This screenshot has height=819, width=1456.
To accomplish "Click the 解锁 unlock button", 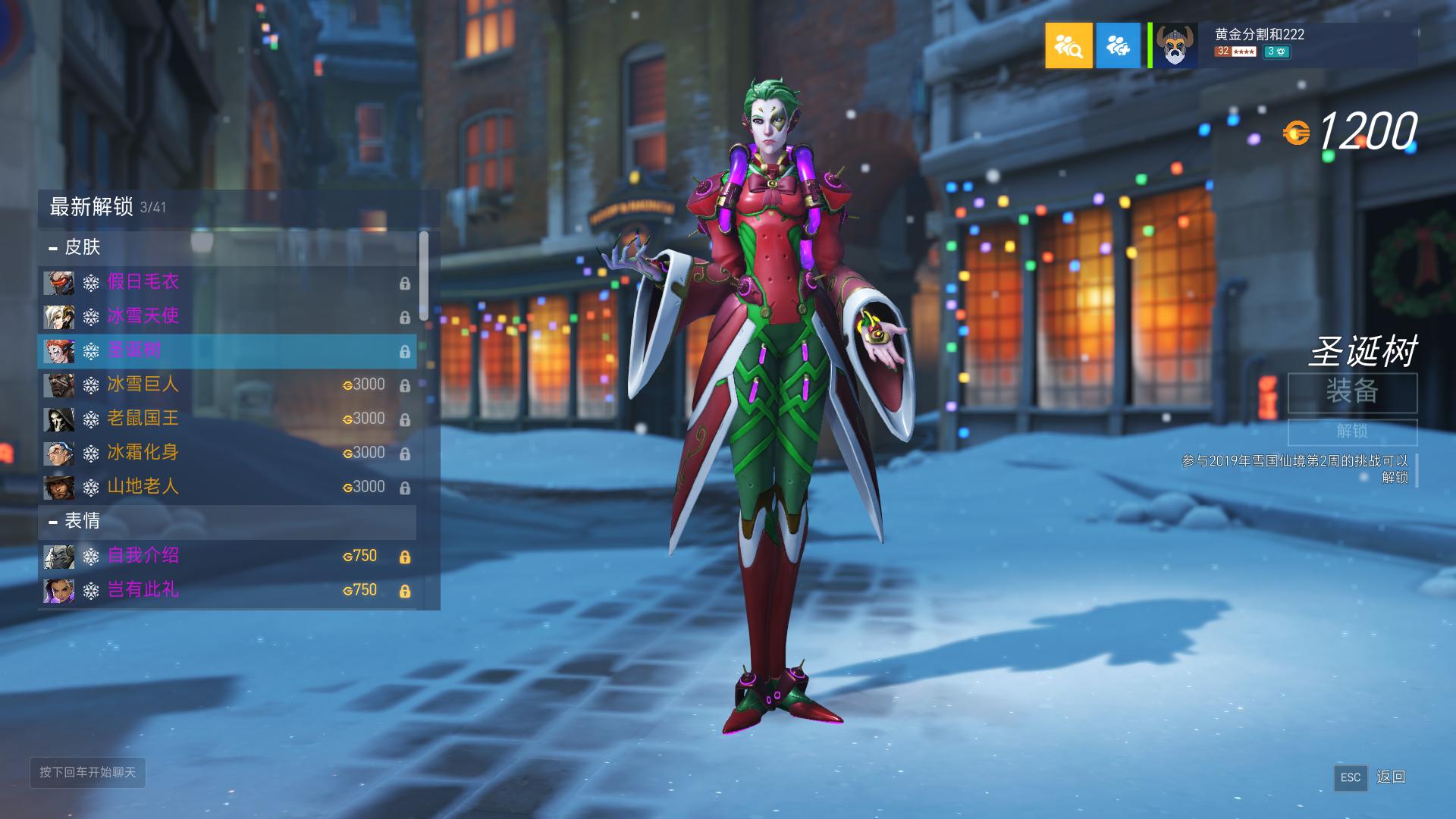I will point(1352,431).
